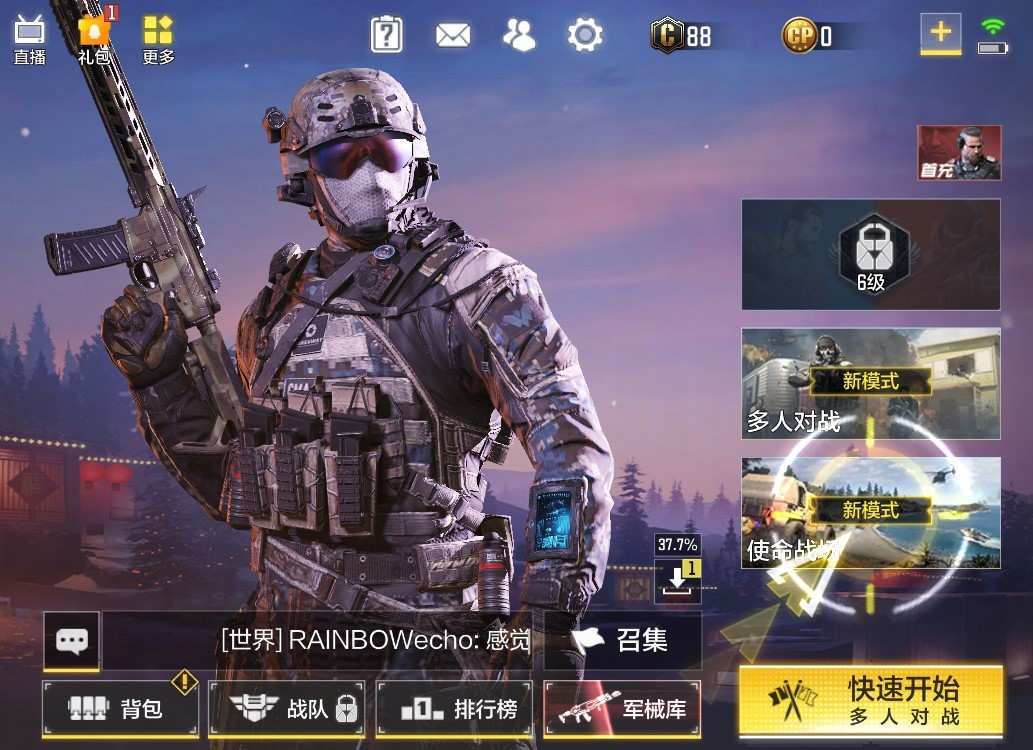Click the yellow plus recharge button
The image size is (1033, 750).
940,32
